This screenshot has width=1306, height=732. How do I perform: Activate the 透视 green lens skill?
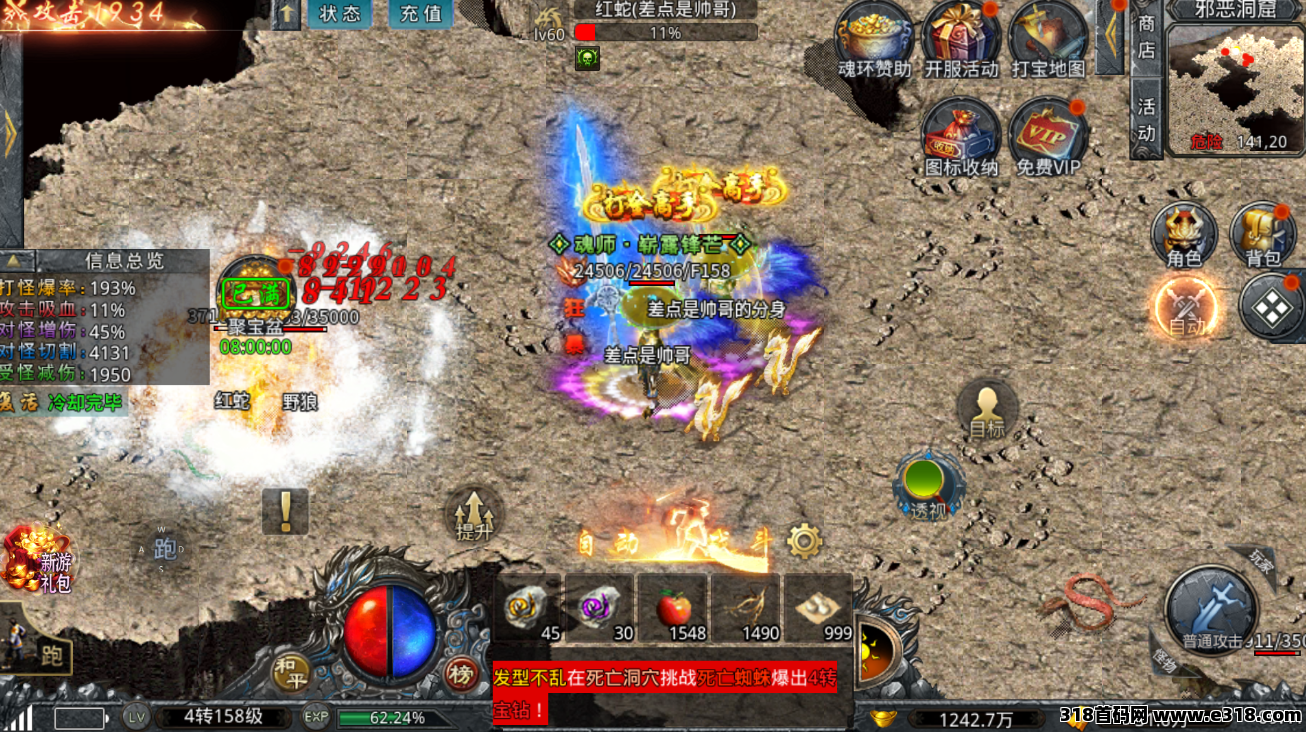(x=926, y=485)
